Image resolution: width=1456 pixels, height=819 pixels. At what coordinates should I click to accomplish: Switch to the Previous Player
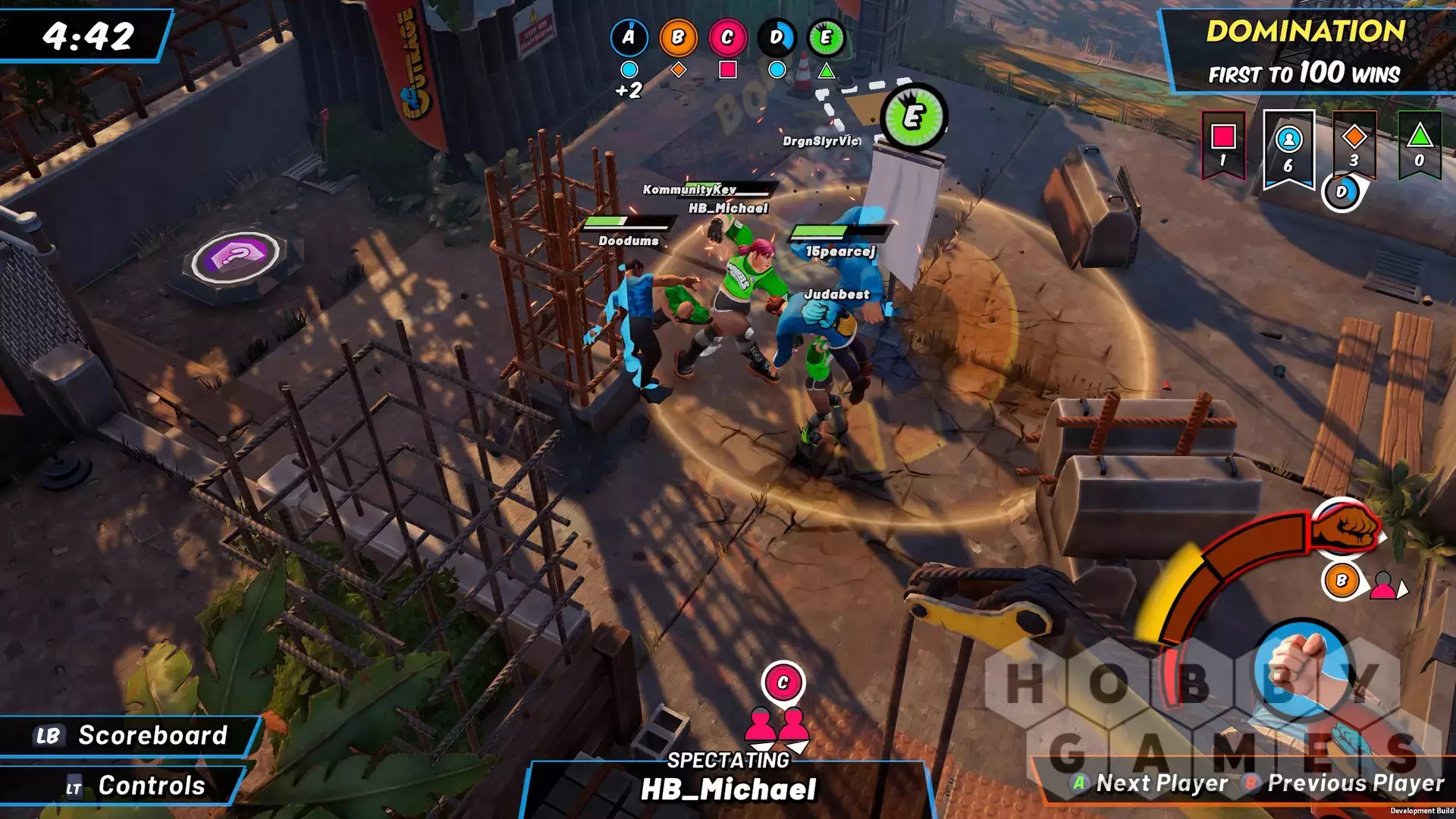click(1344, 783)
